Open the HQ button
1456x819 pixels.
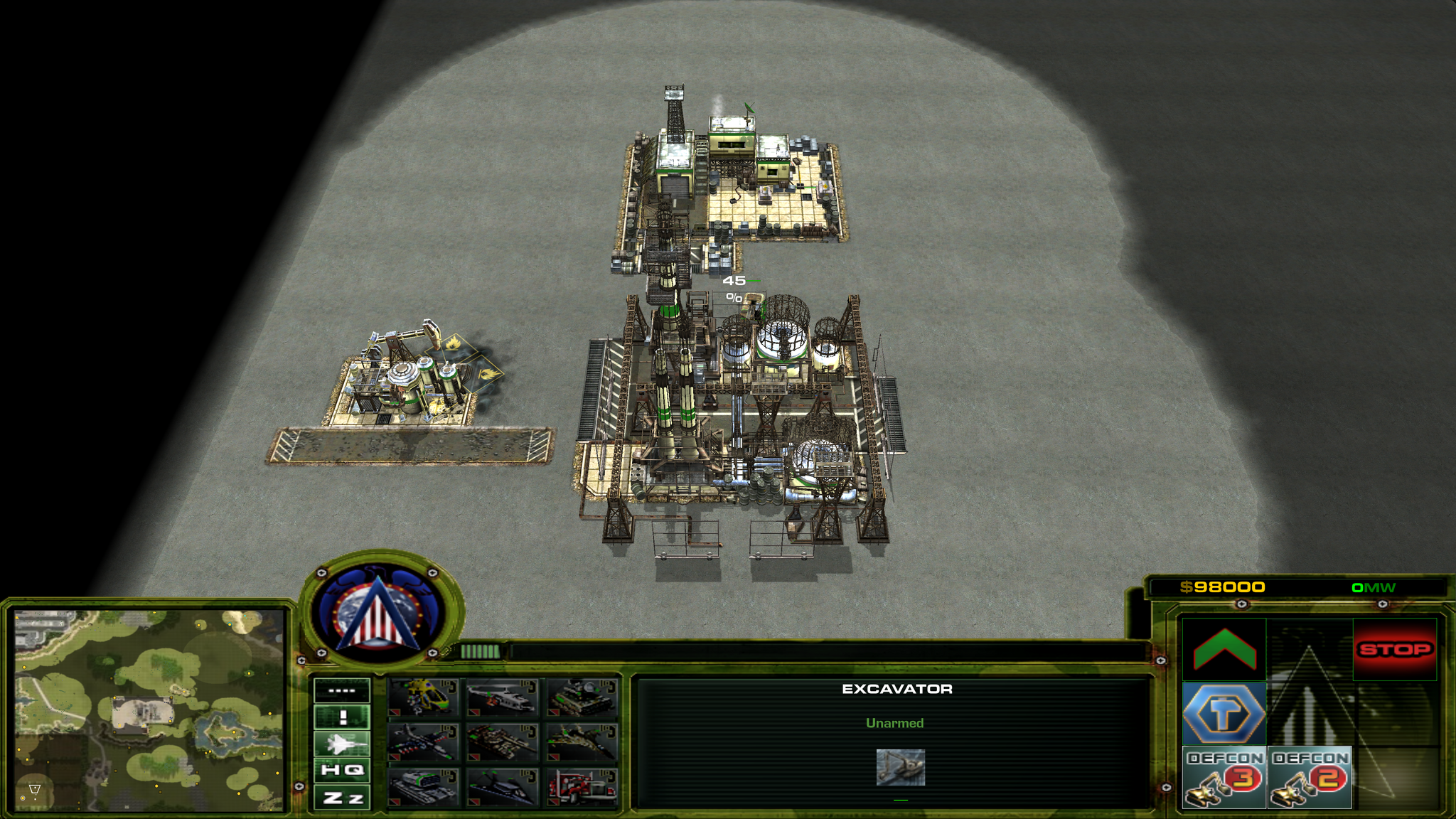[x=342, y=770]
